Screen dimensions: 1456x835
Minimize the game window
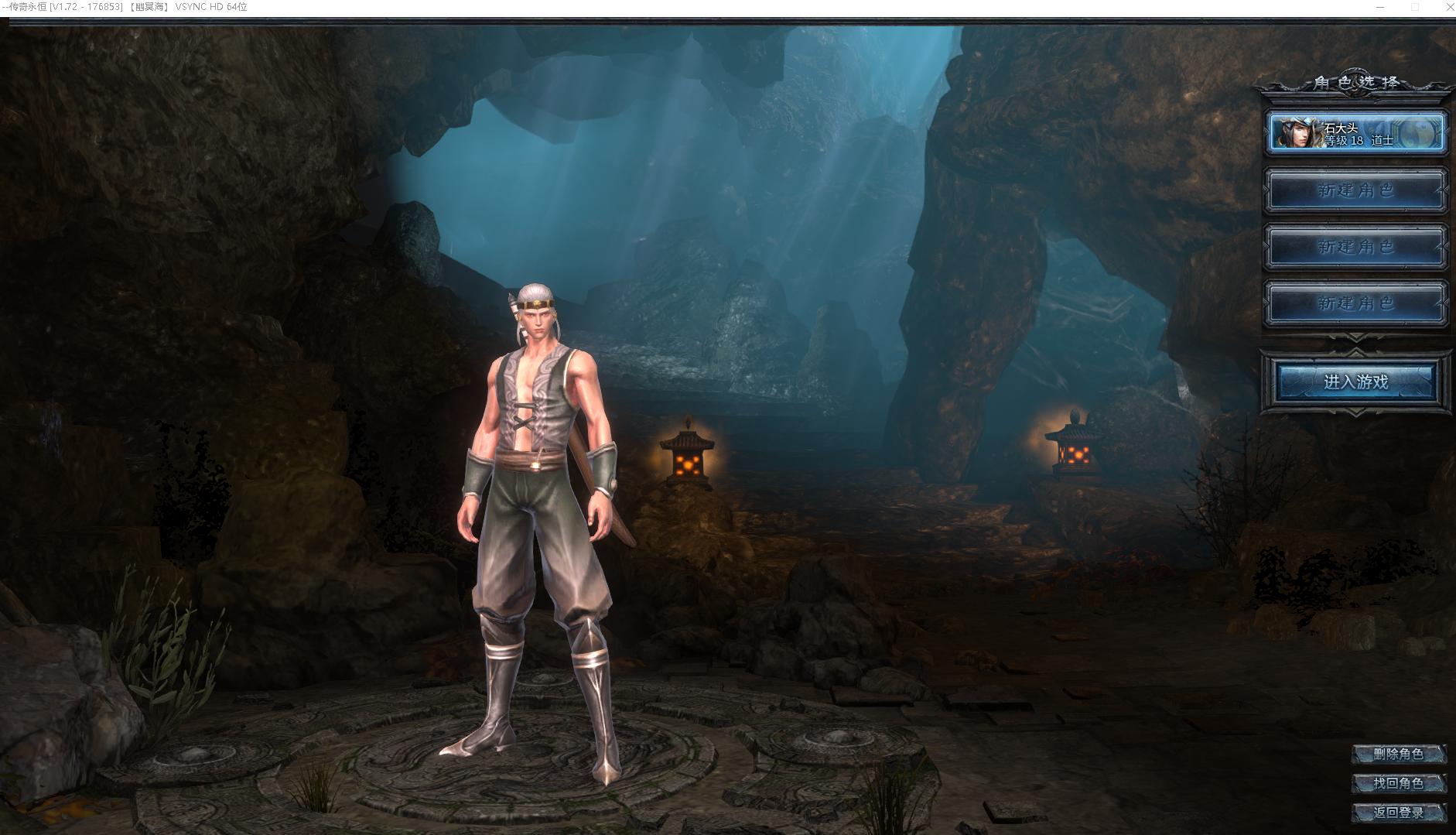[x=1380, y=7]
